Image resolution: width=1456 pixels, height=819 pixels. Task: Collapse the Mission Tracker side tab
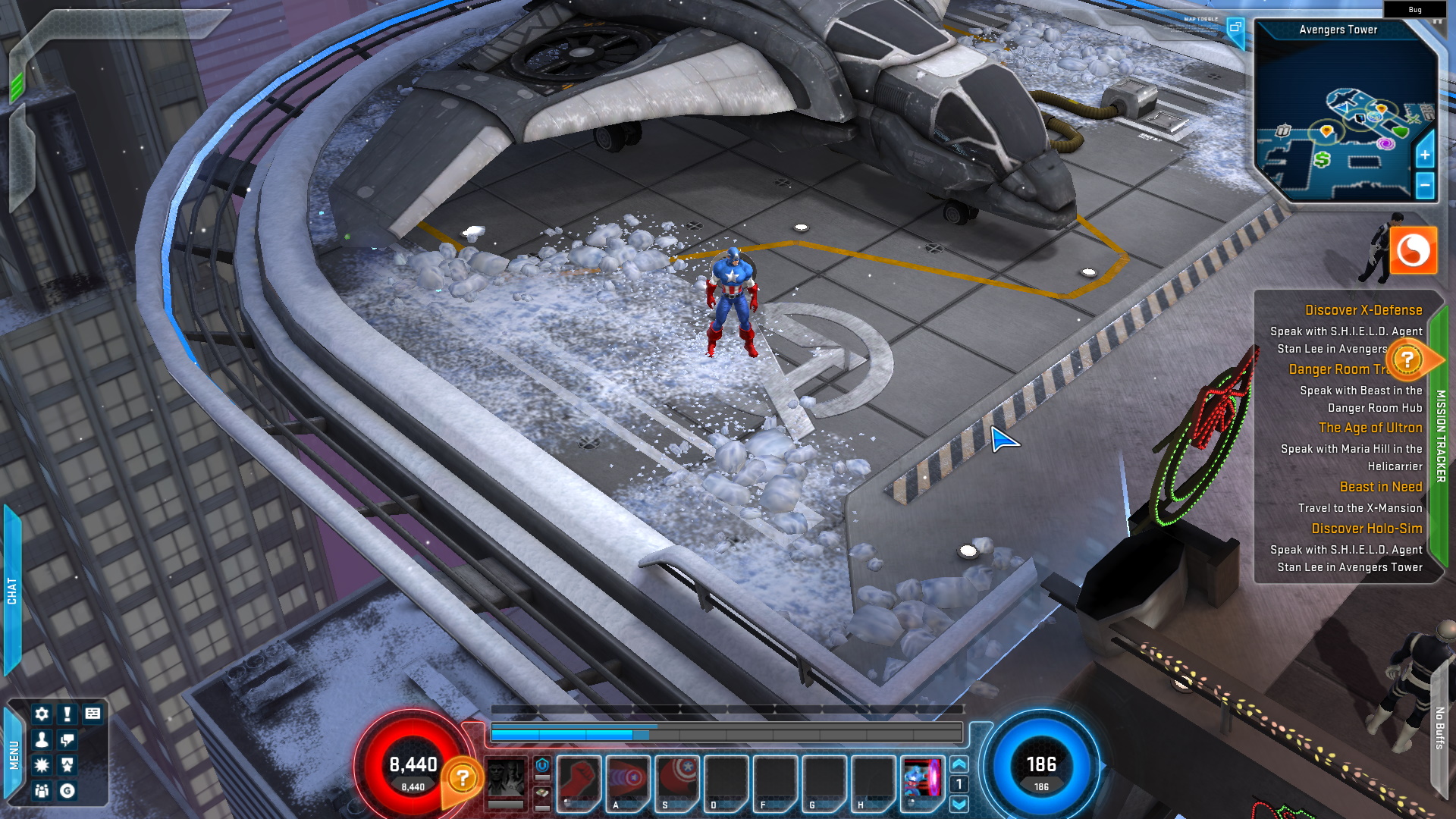(1440, 436)
